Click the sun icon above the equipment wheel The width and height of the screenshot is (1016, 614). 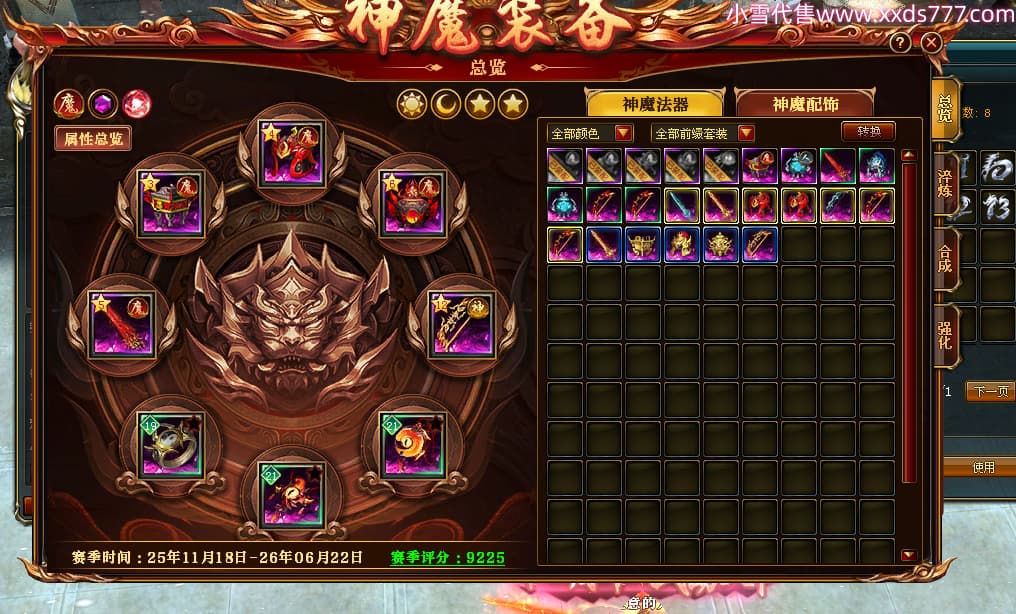click(411, 104)
